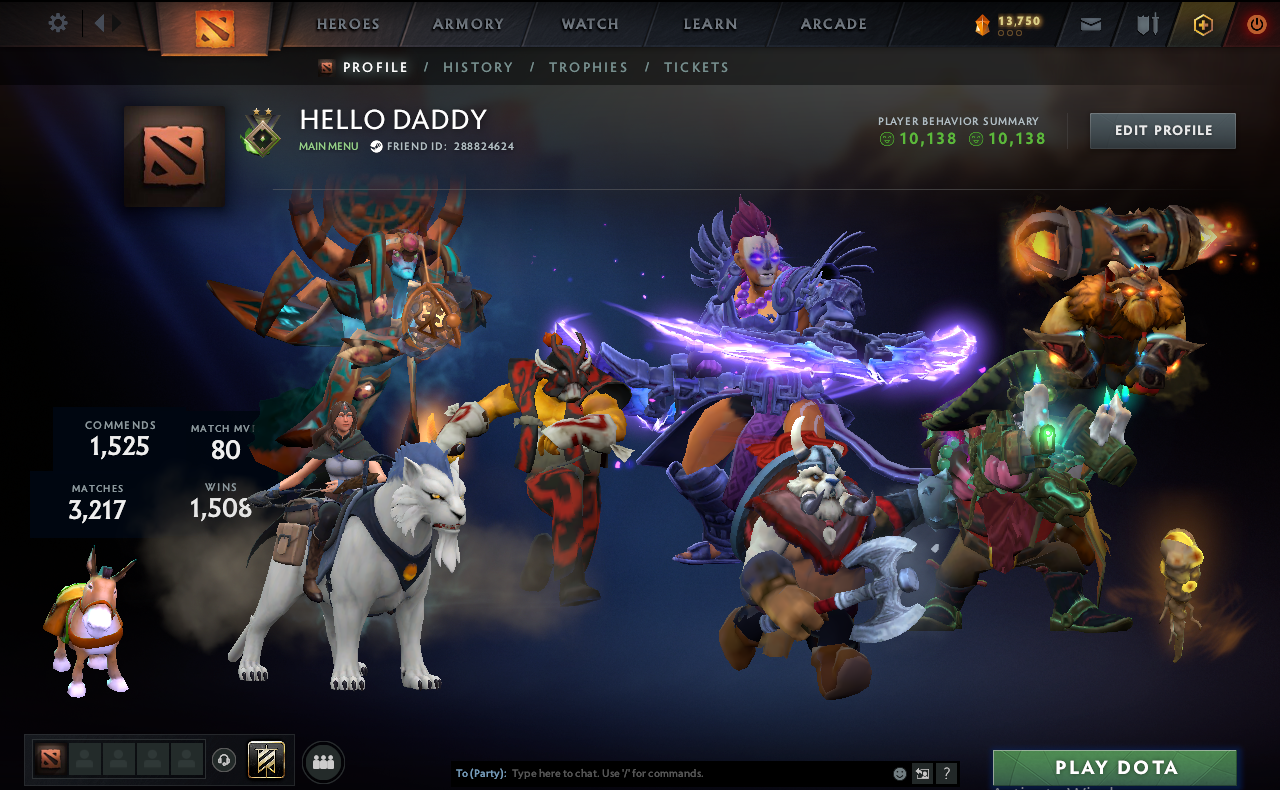
Task: Open the ARCADE menu
Action: pyautogui.click(x=833, y=23)
